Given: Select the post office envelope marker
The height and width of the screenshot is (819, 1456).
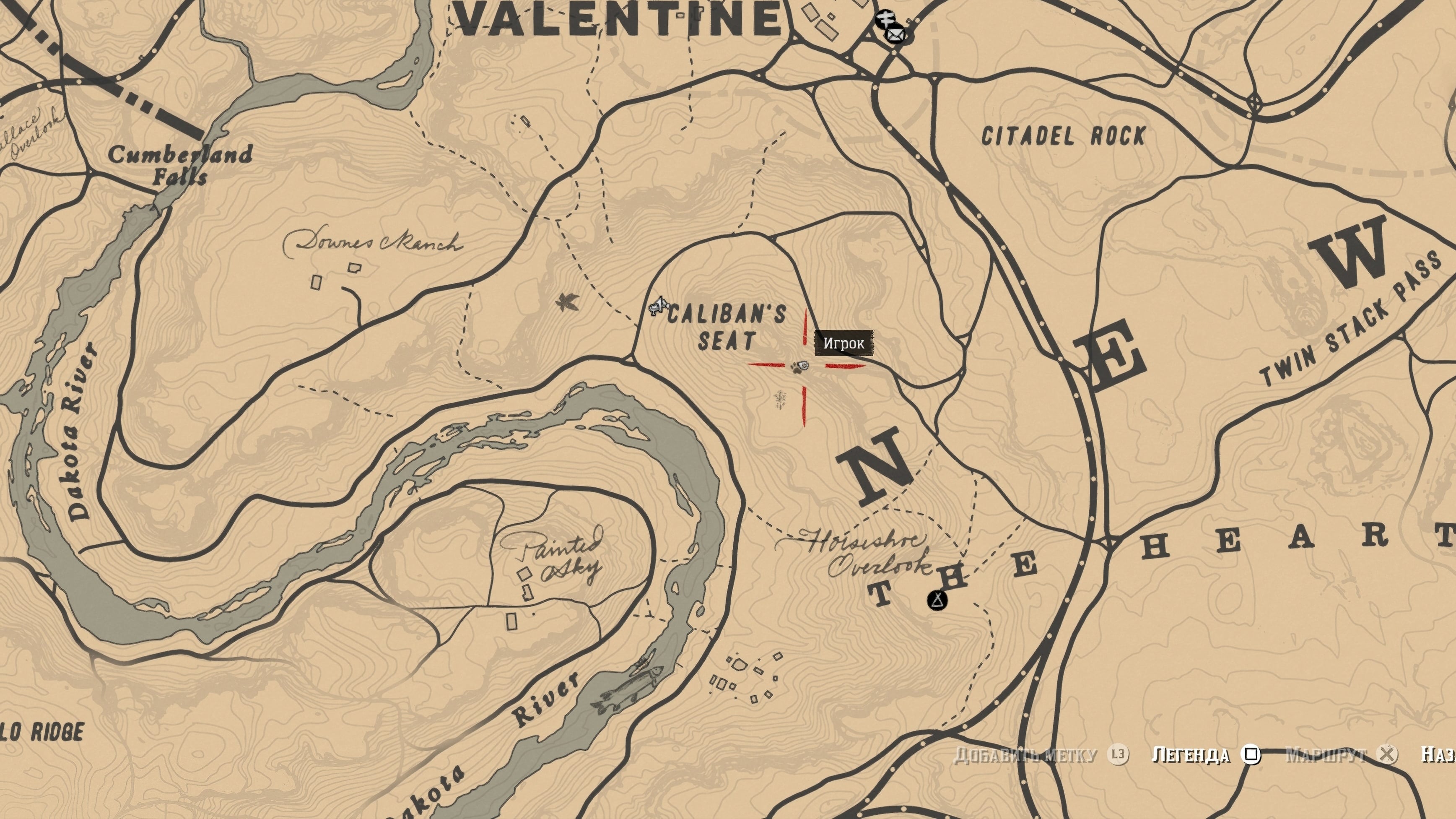Looking at the screenshot, I should (894, 36).
